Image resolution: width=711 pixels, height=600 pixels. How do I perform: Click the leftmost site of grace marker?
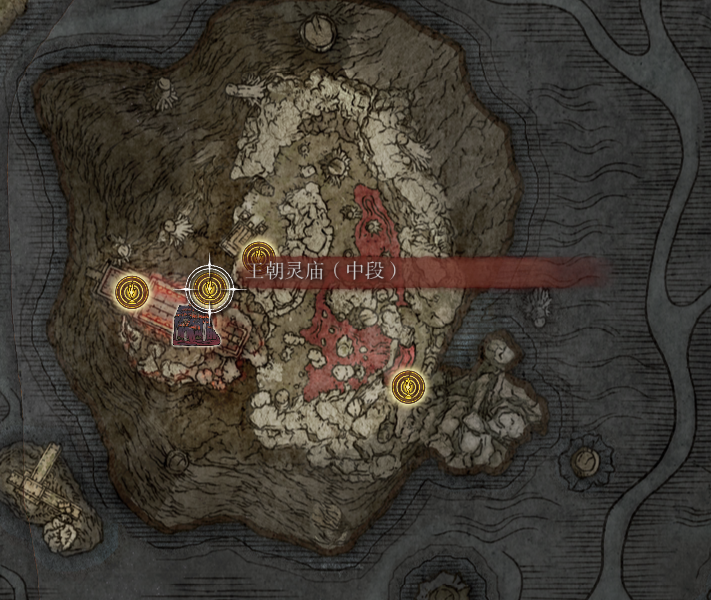coord(130,291)
